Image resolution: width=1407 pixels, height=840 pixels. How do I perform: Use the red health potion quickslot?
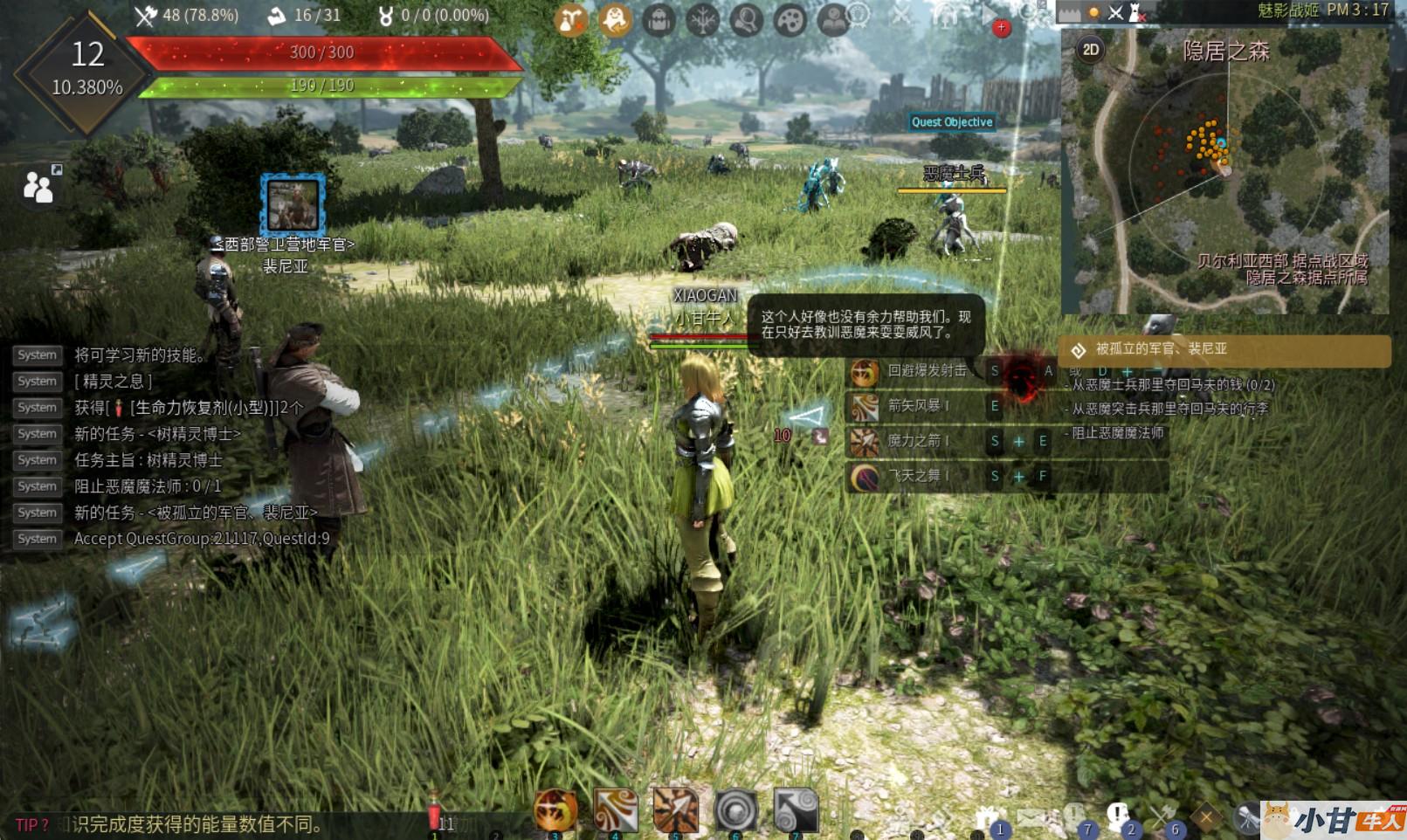[x=434, y=813]
